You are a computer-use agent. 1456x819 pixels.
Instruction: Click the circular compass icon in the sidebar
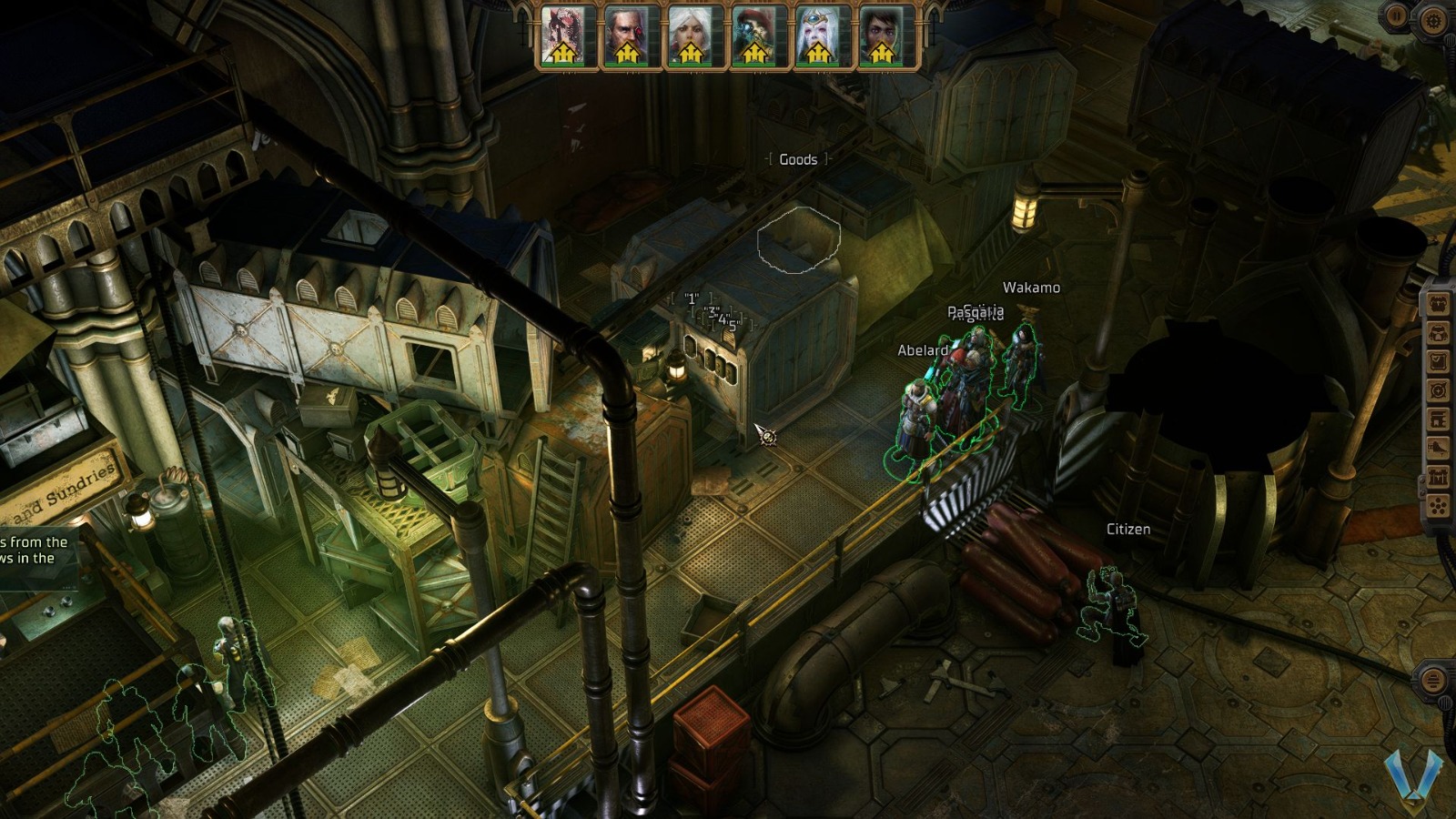1440,388
